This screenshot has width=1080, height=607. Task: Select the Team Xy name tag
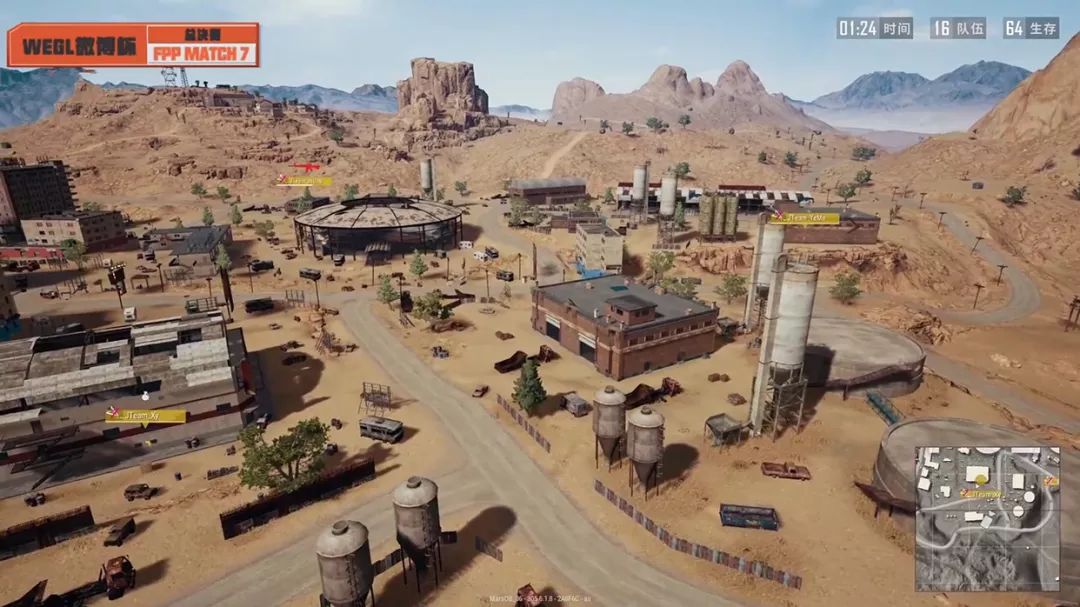coord(146,415)
